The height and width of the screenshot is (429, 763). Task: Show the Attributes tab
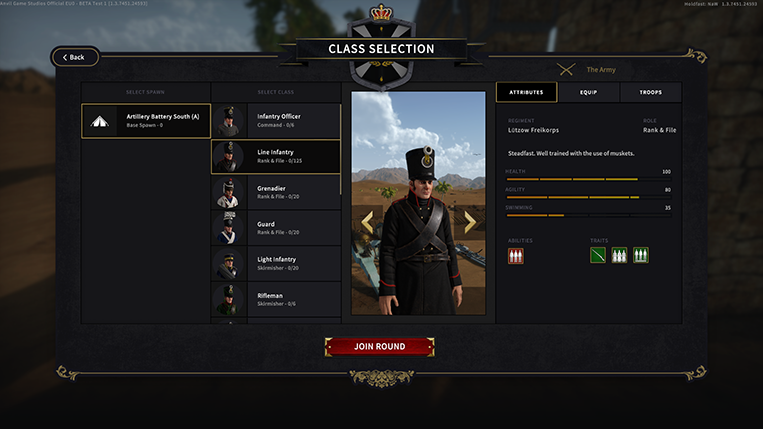(527, 92)
